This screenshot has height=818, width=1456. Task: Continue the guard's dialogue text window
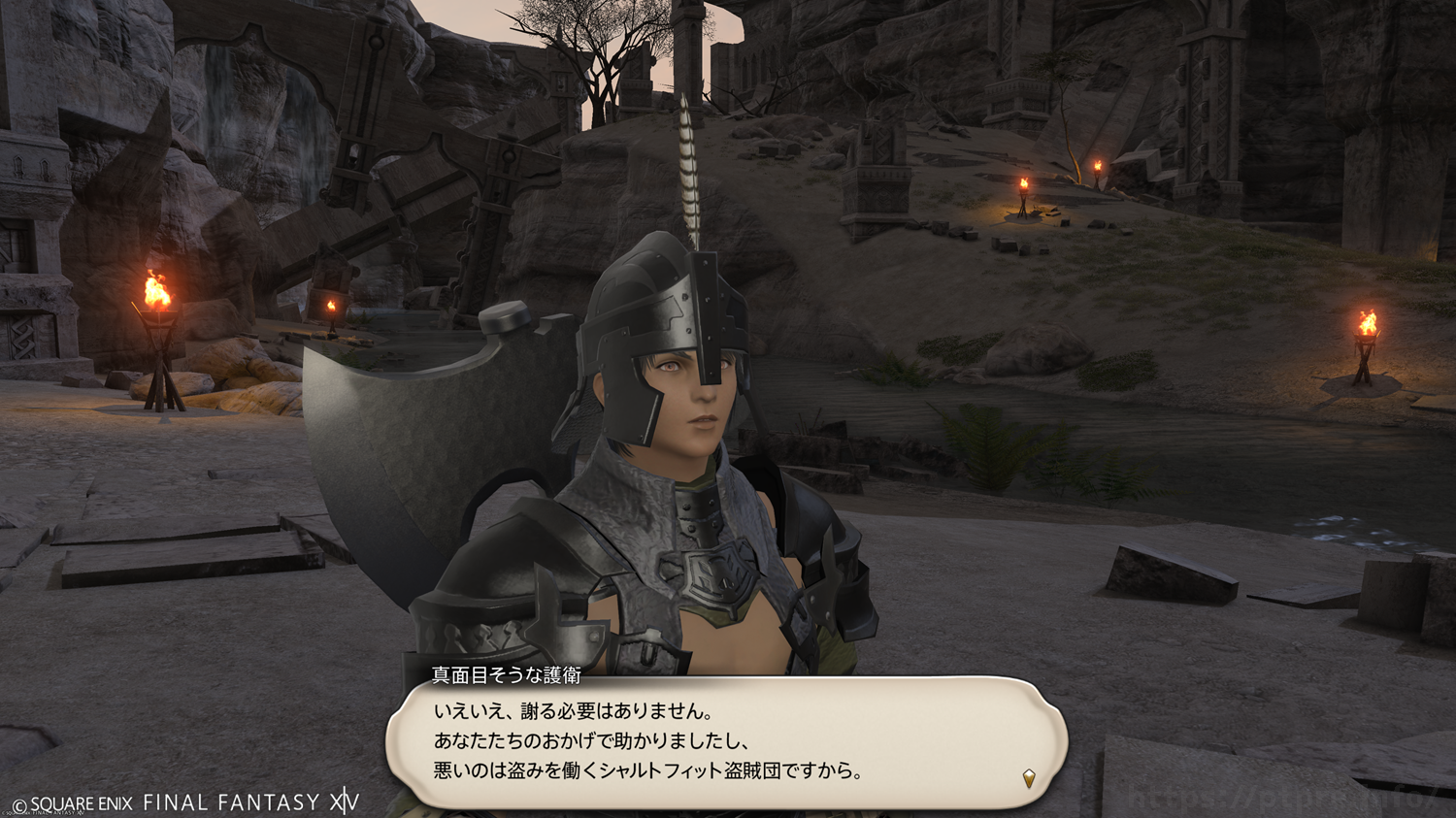tap(726, 742)
